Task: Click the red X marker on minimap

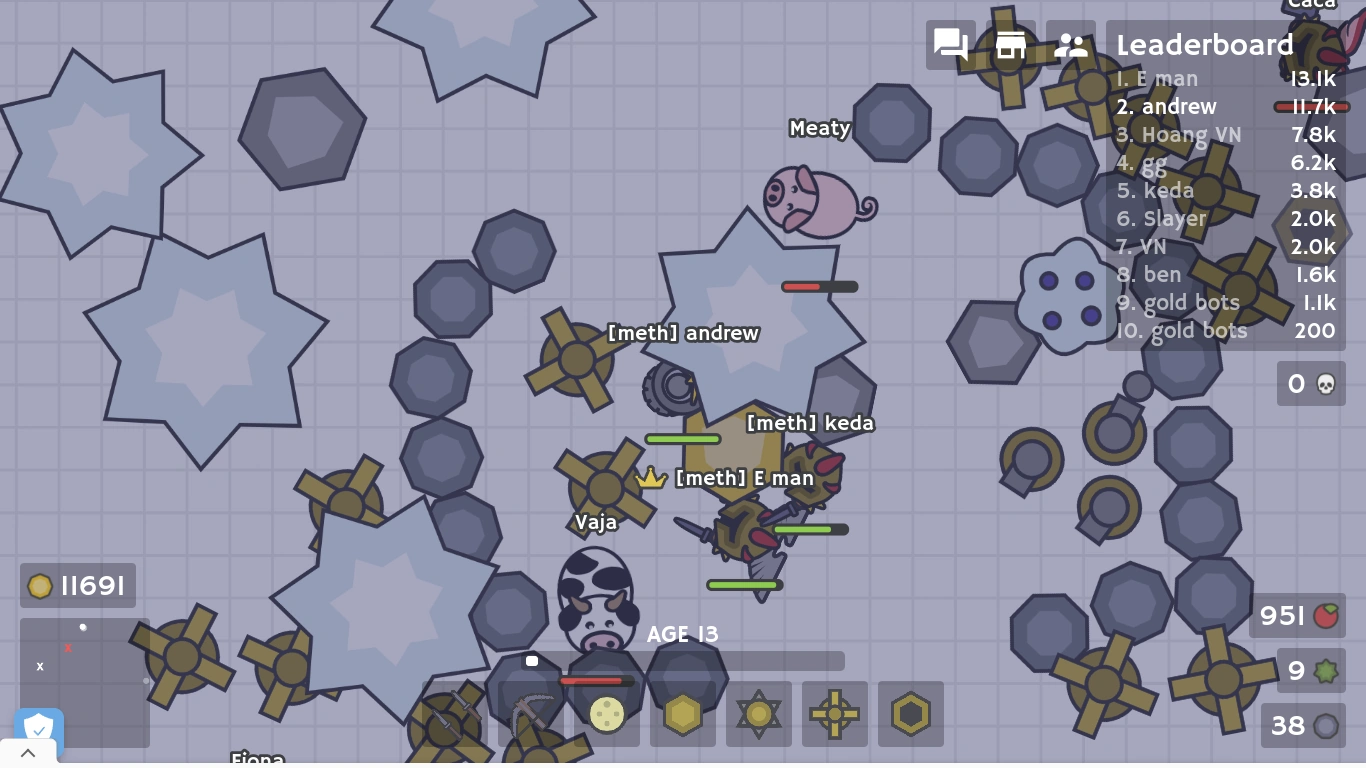Action: [x=68, y=648]
